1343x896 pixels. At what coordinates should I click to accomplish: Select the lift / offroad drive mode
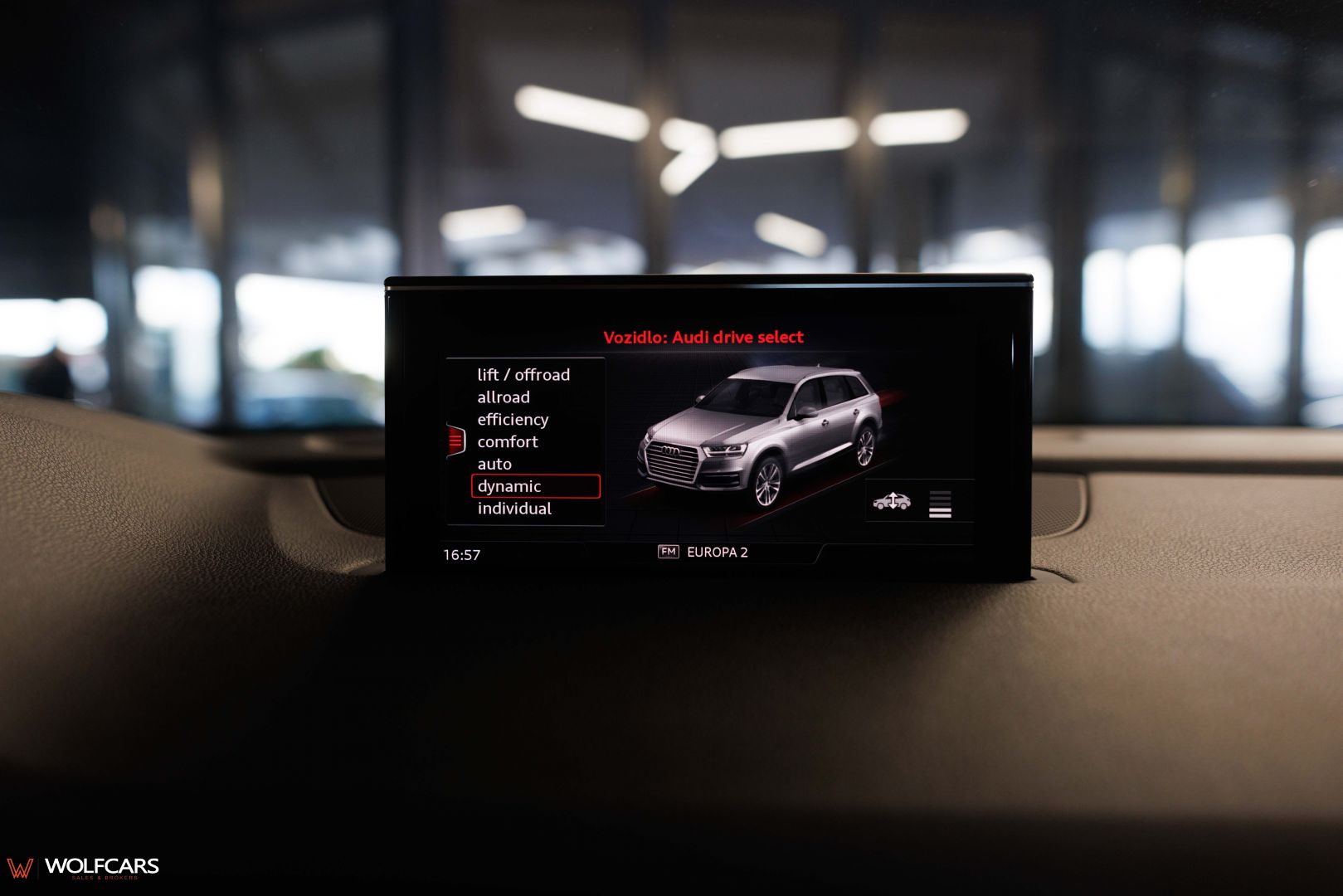coord(523,375)
